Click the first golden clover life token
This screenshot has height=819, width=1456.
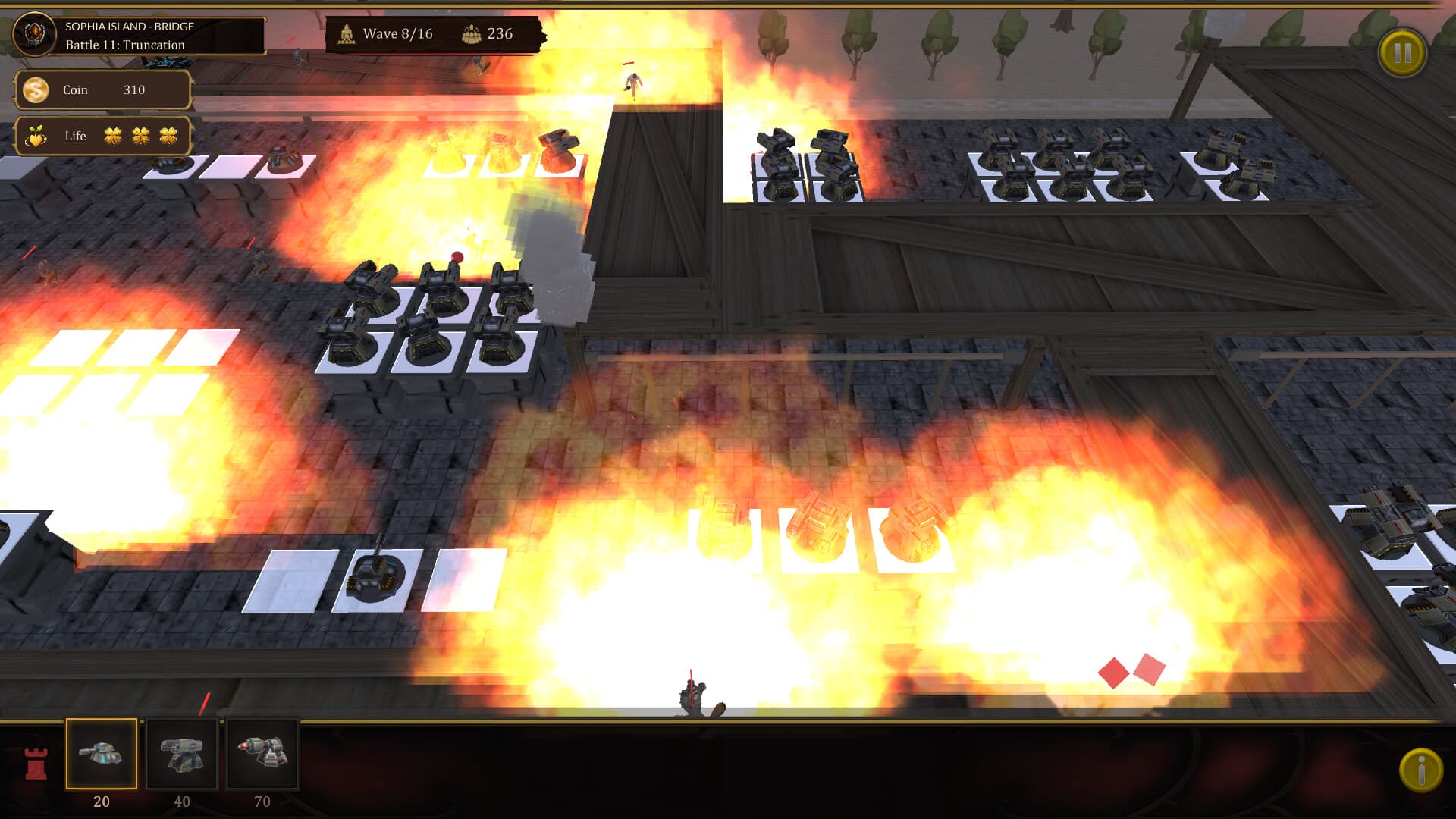coord(111,134)
